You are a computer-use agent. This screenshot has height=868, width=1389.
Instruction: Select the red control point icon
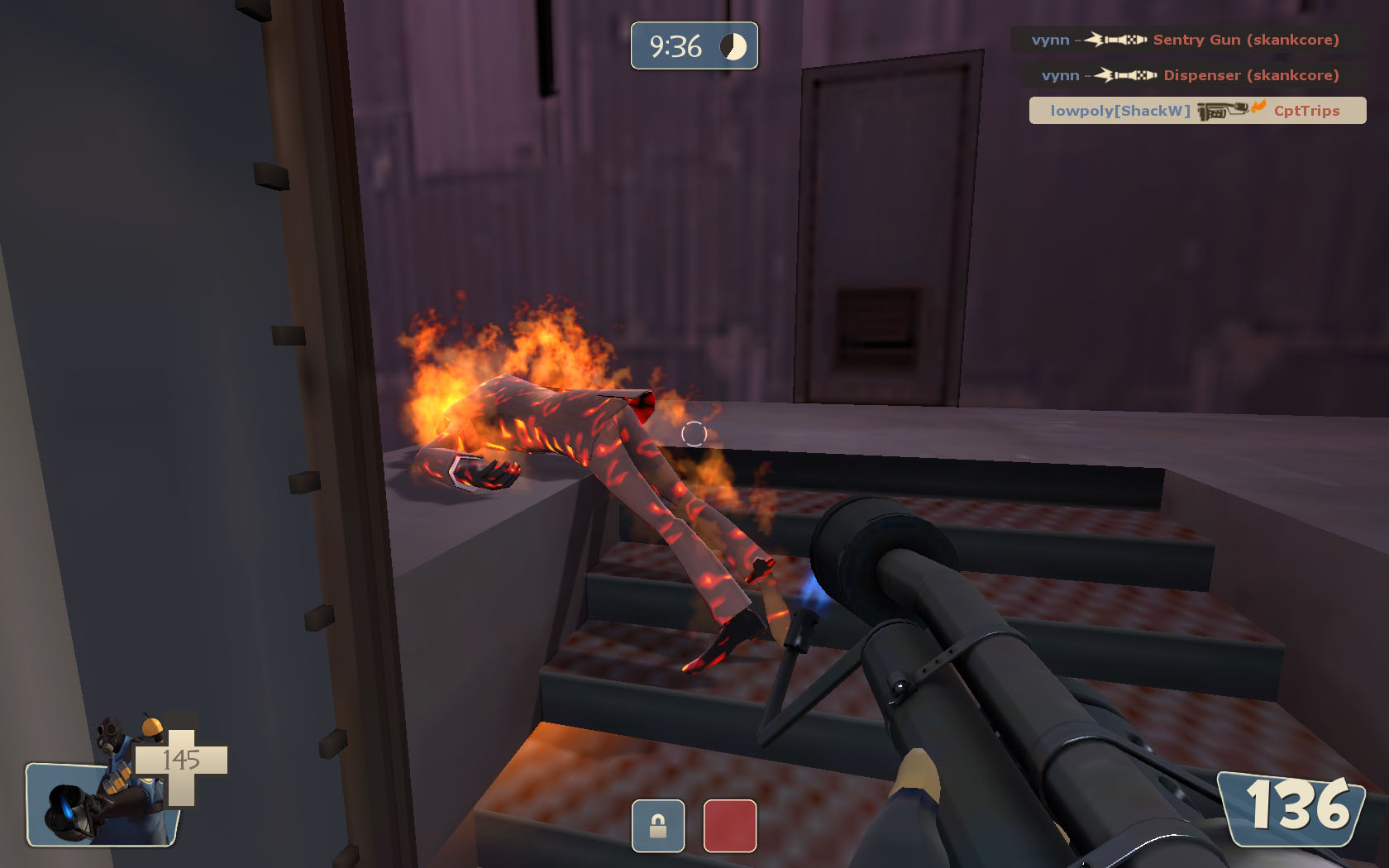pyautogui.click(x=729, y=825)
